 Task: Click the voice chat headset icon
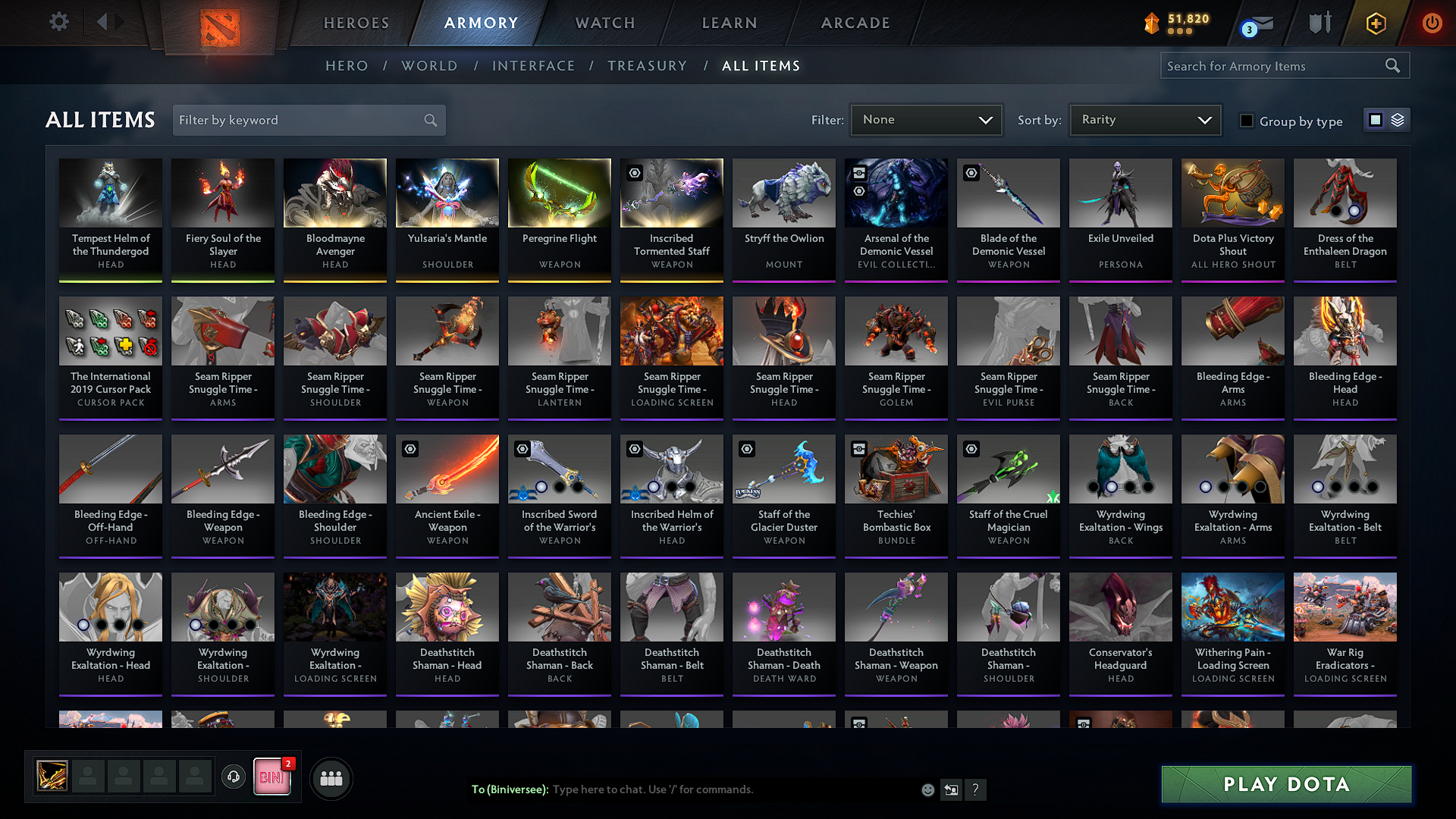[x=234, y=778]
